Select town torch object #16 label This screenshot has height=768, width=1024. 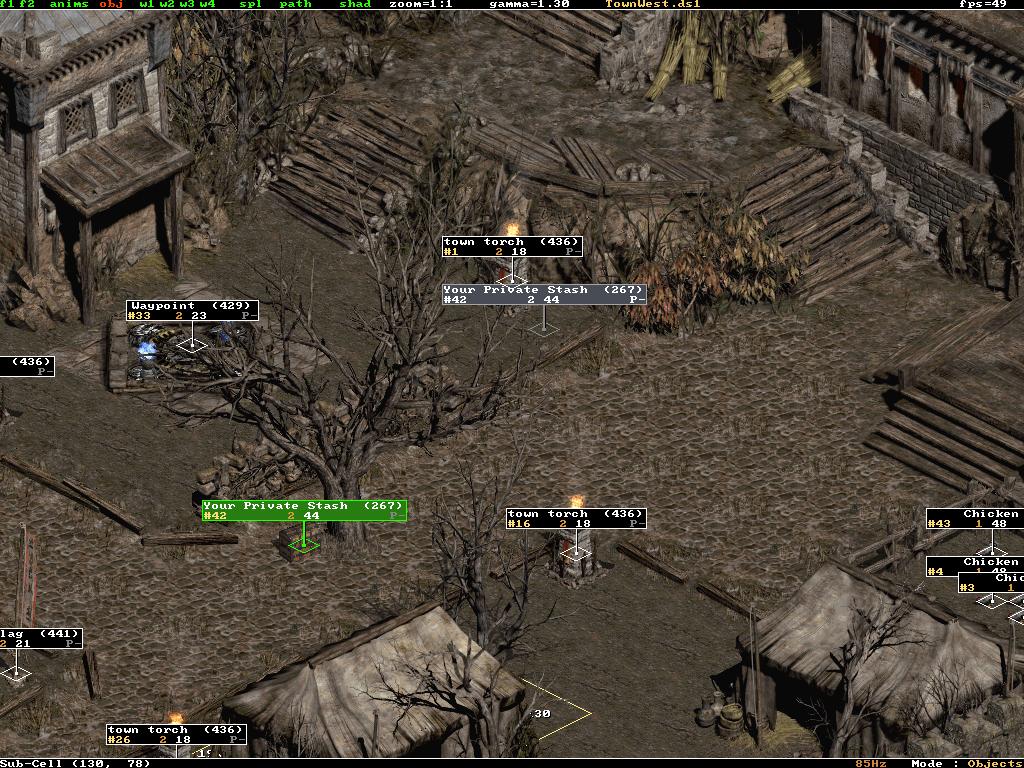576,518
